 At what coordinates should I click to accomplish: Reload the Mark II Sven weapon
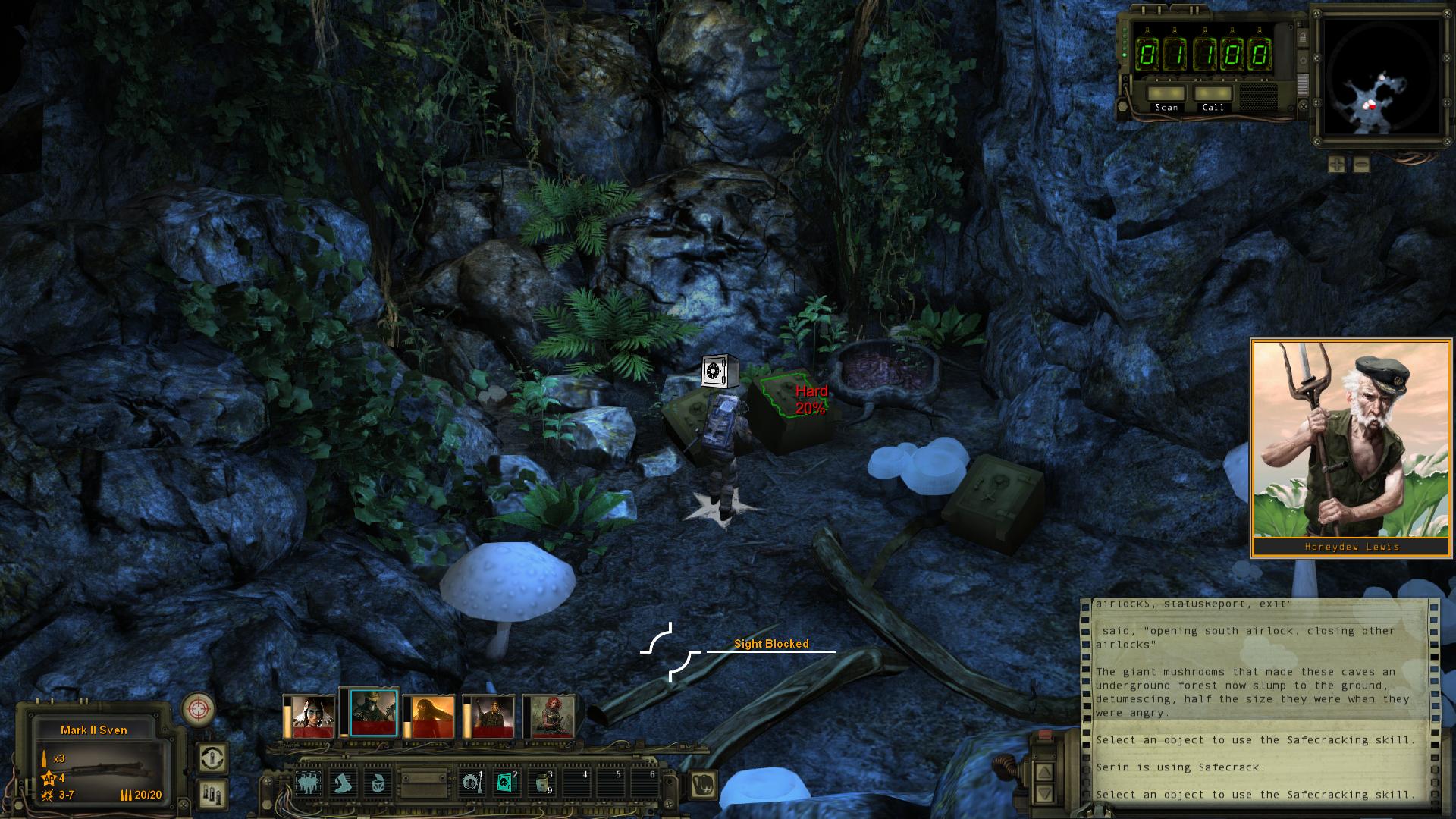tap(212, 758)
